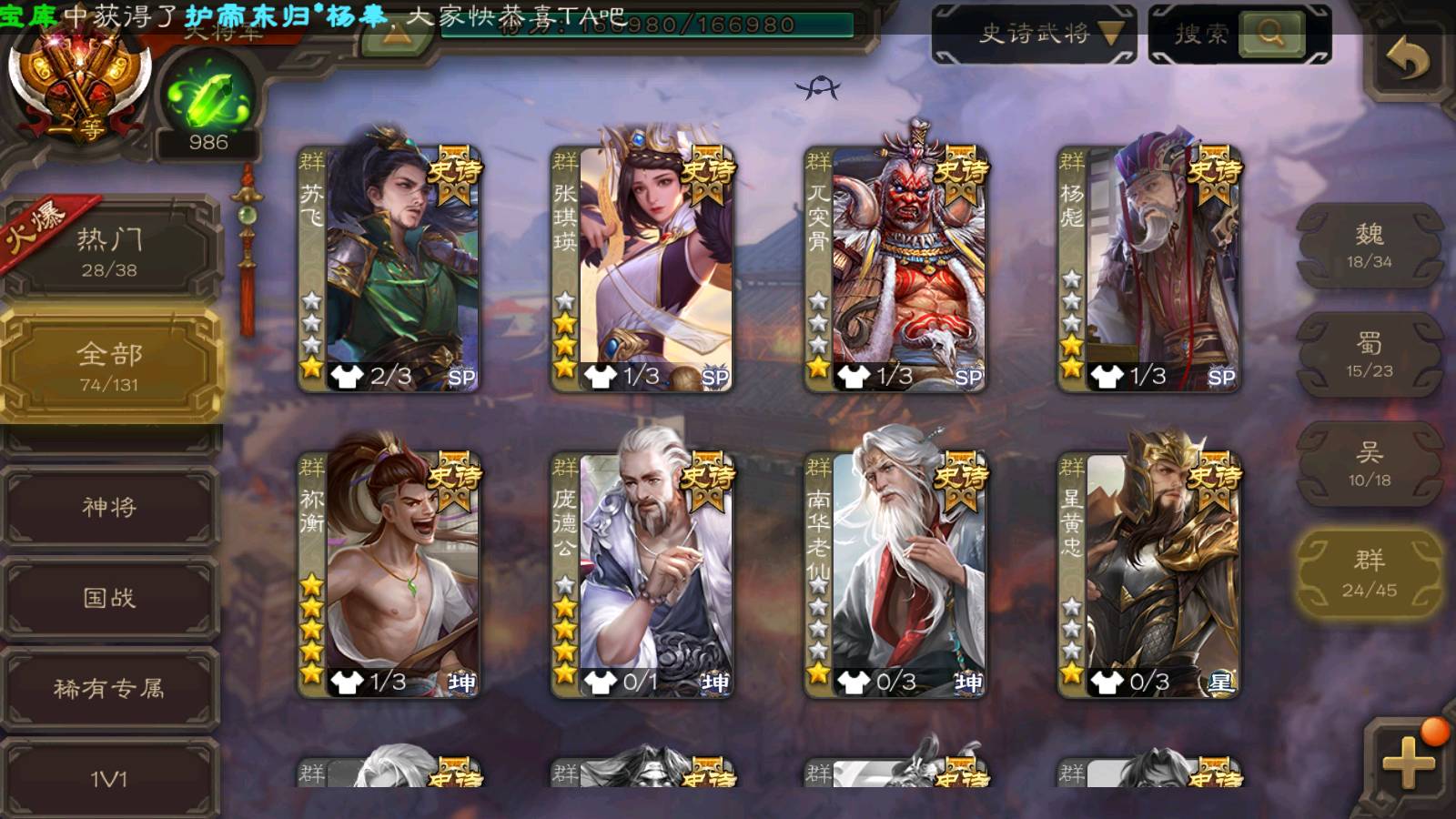Filter heroes by 吴 faction
This screenshot has width=1456, height=819.
pyautogui.click(x=1369, y=464)
